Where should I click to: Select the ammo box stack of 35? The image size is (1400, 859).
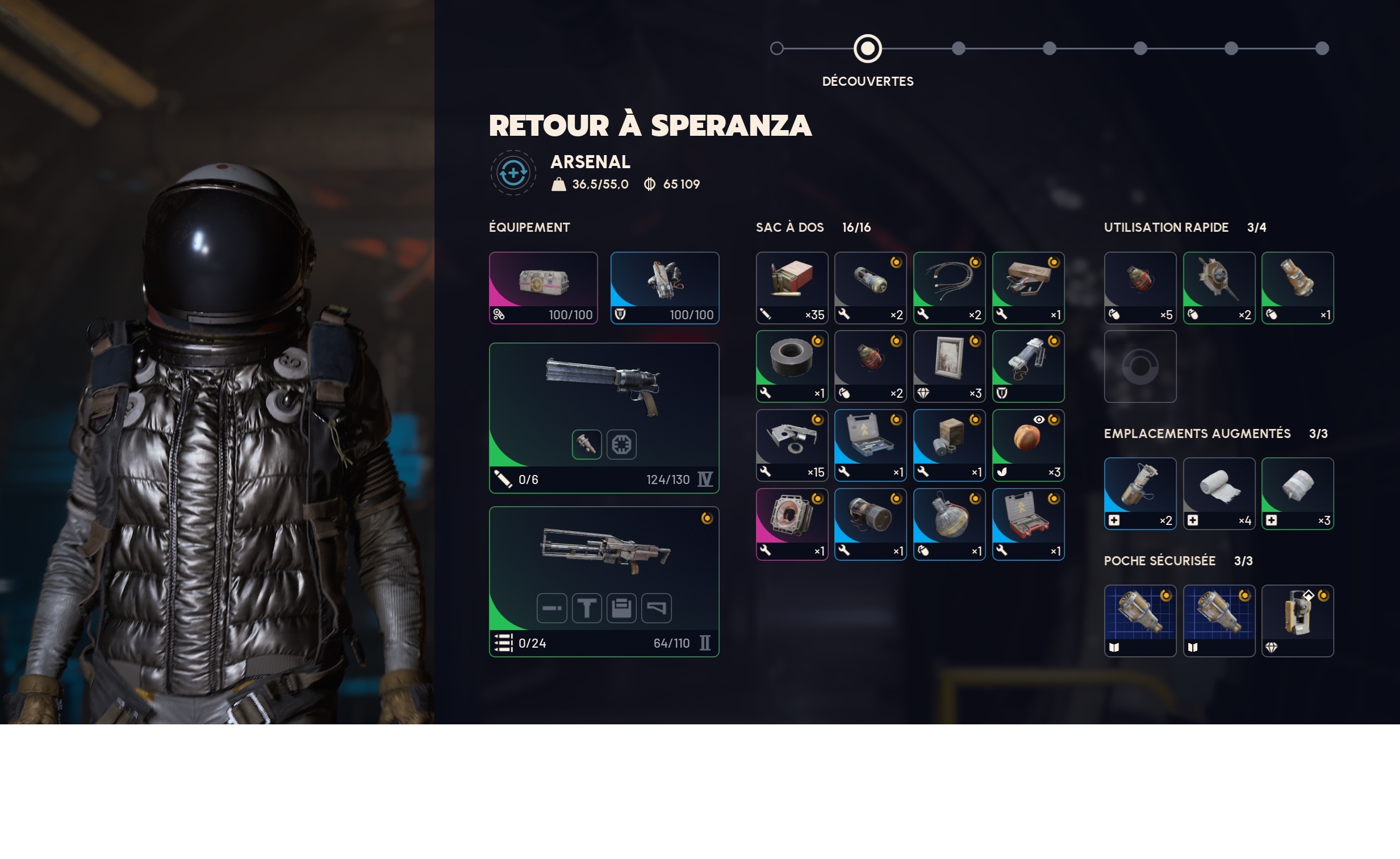pyautogui.click(x=792, y=287)
